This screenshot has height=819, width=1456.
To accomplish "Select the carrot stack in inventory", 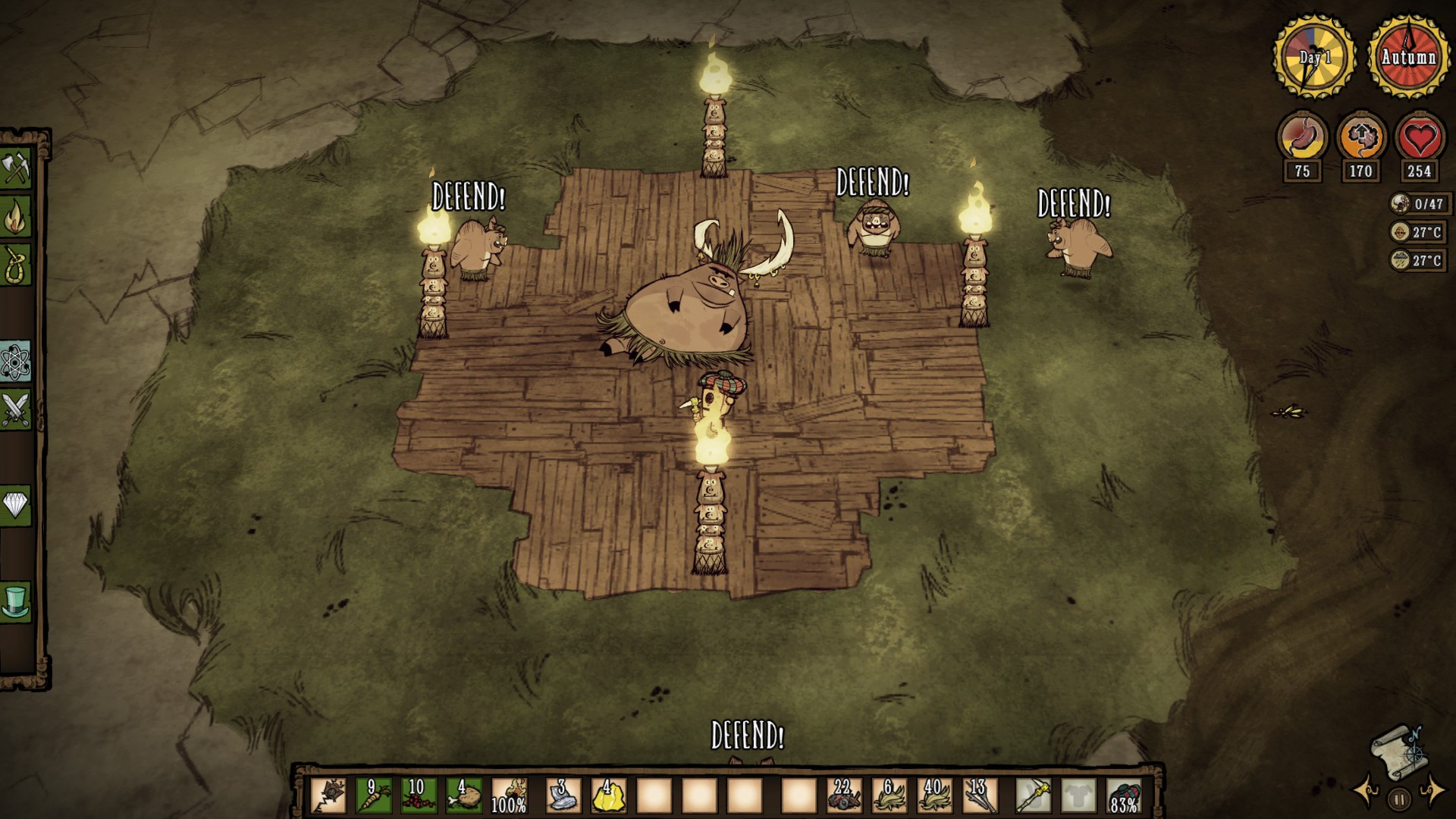I will click(x=374, y=795).
